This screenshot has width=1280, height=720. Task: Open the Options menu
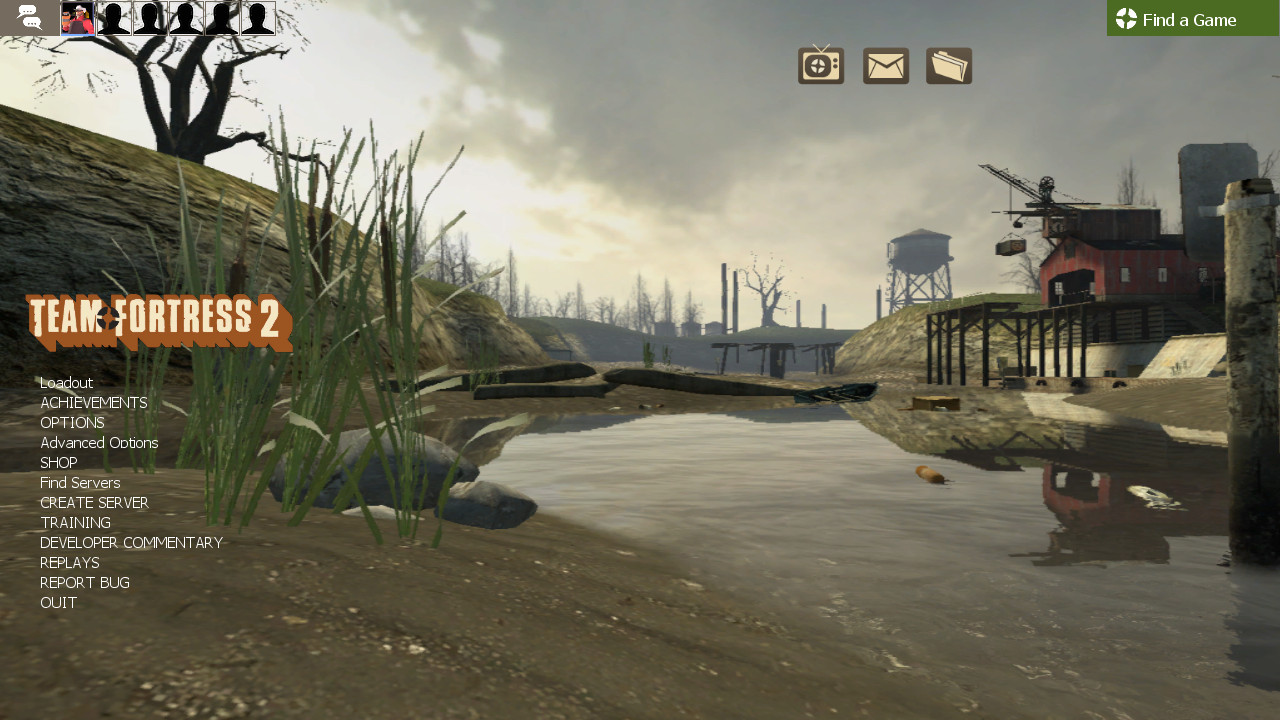[71, 422]
